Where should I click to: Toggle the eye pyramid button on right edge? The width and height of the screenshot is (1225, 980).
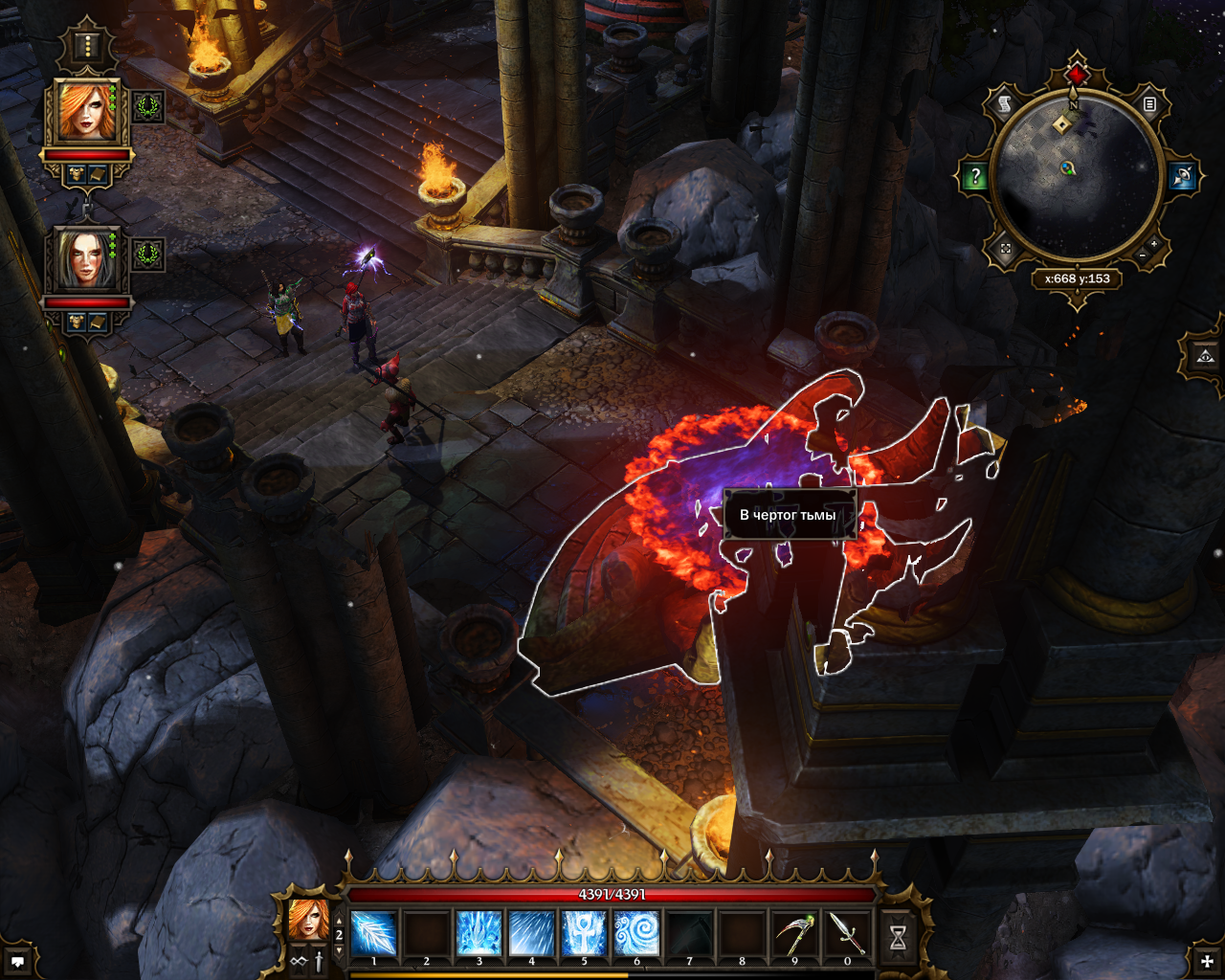[x=1205, y=356]
